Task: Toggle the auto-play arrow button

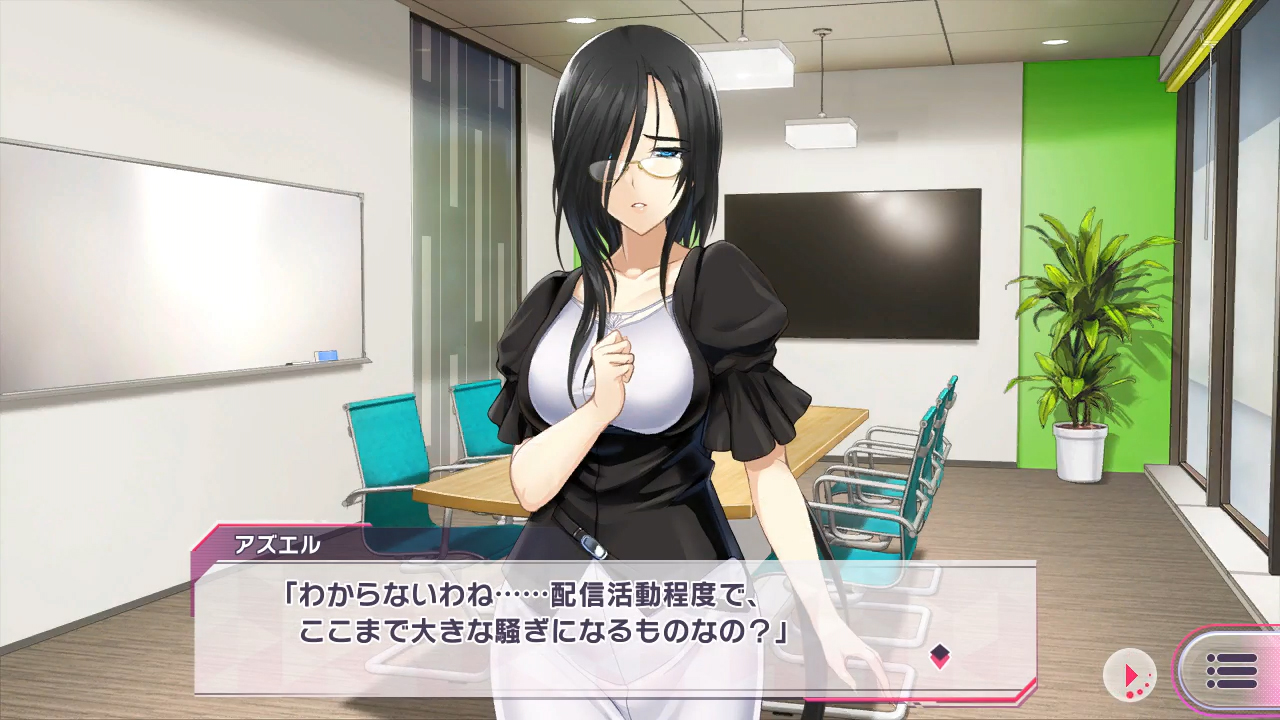Action: point(1130,674)
